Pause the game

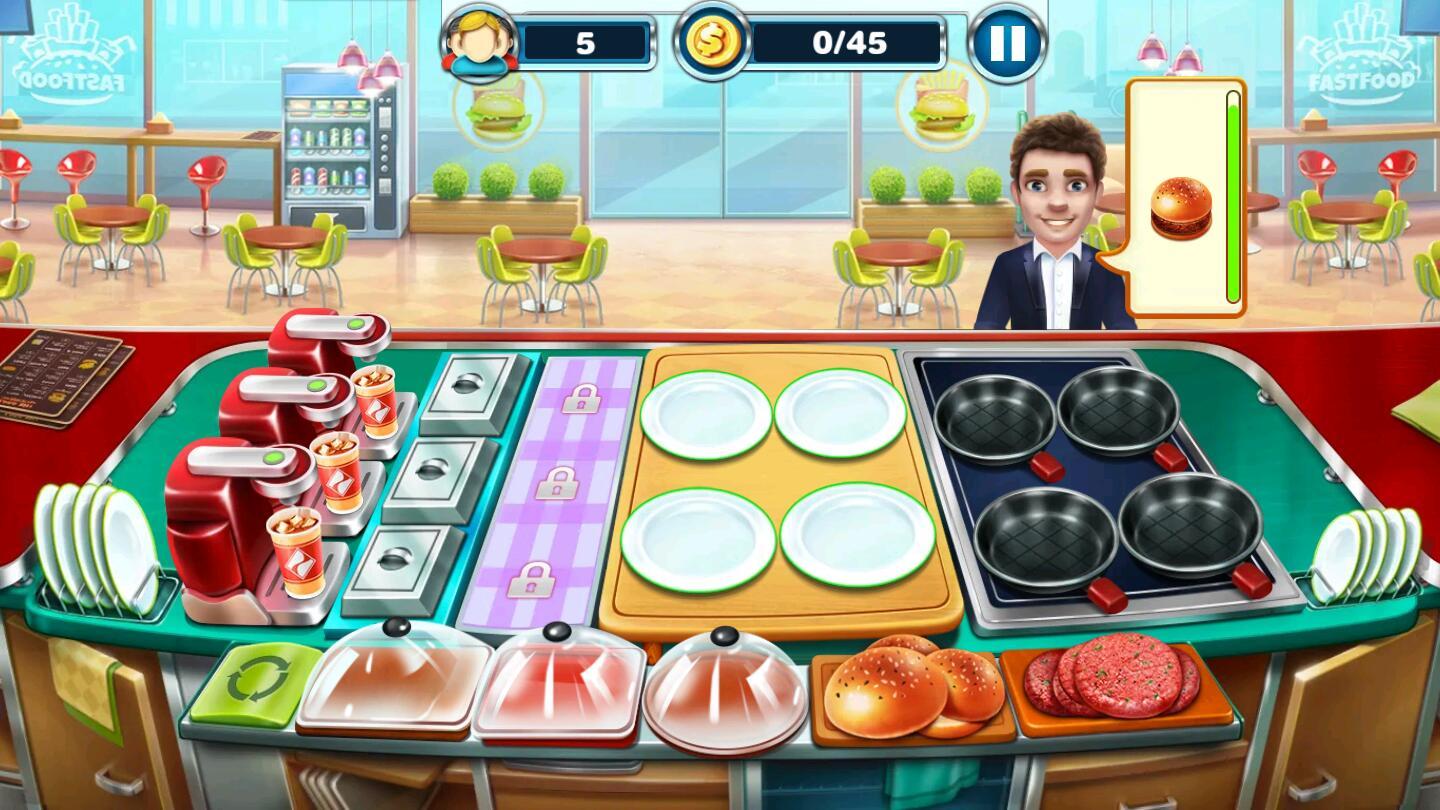click(1009, 42)
